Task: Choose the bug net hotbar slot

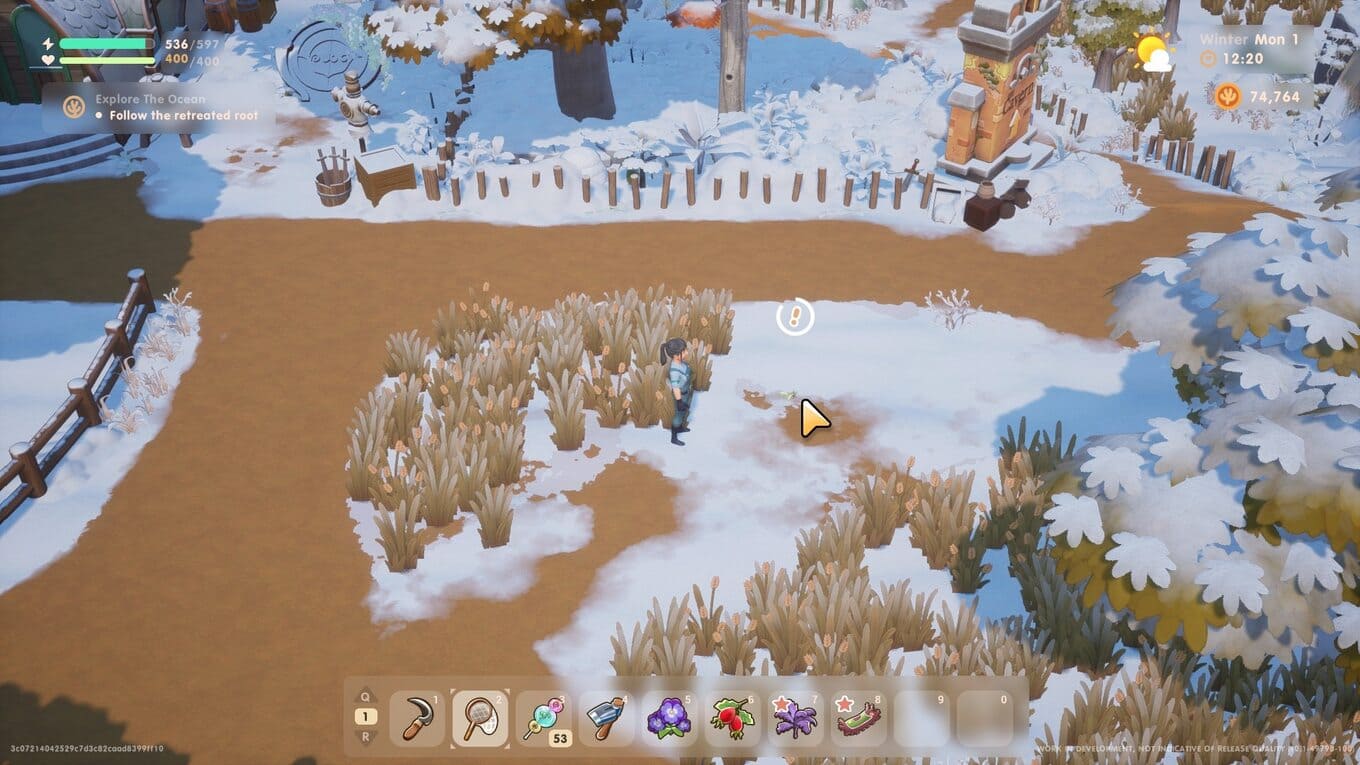Action: tap(480, 718)
